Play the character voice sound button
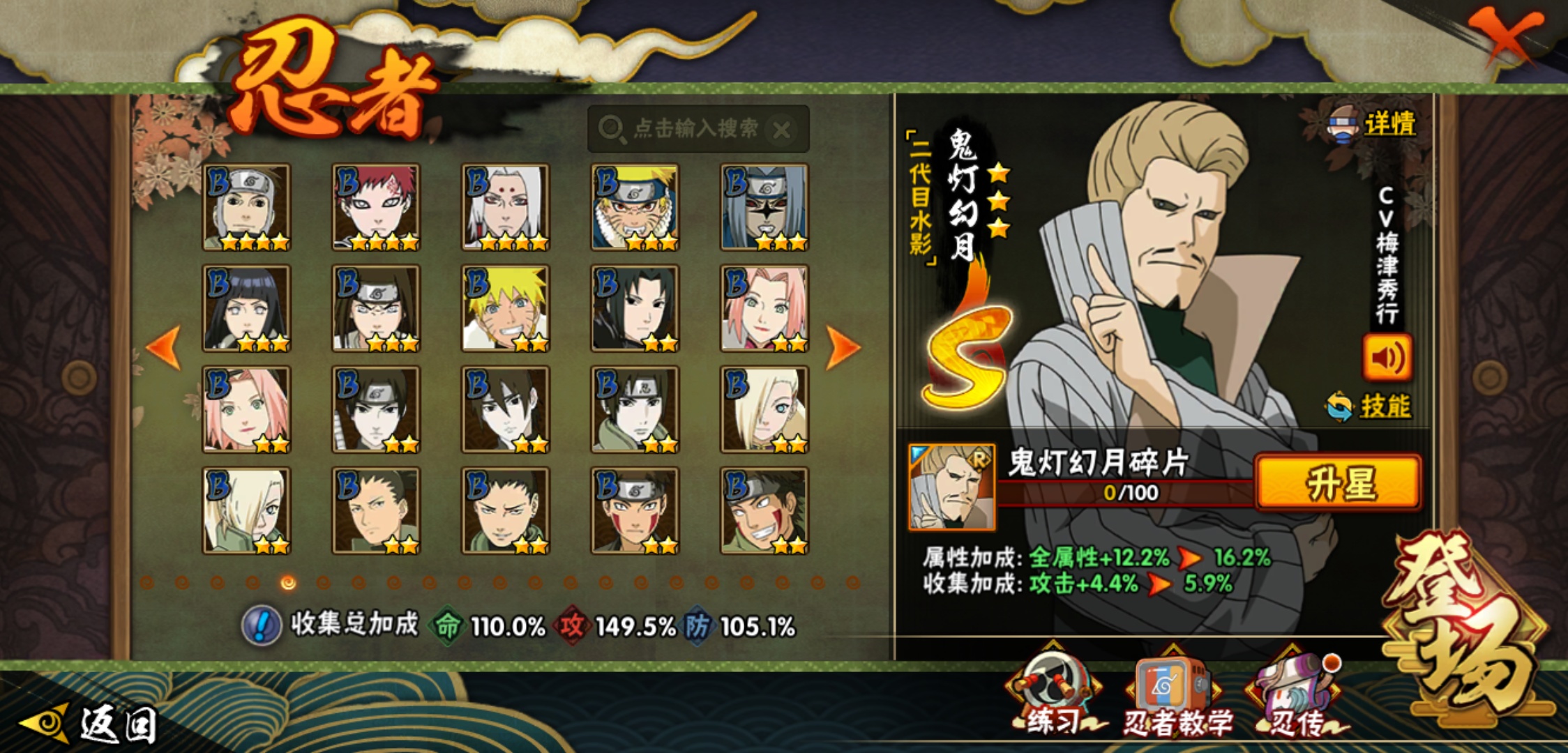 (1387, 358)
